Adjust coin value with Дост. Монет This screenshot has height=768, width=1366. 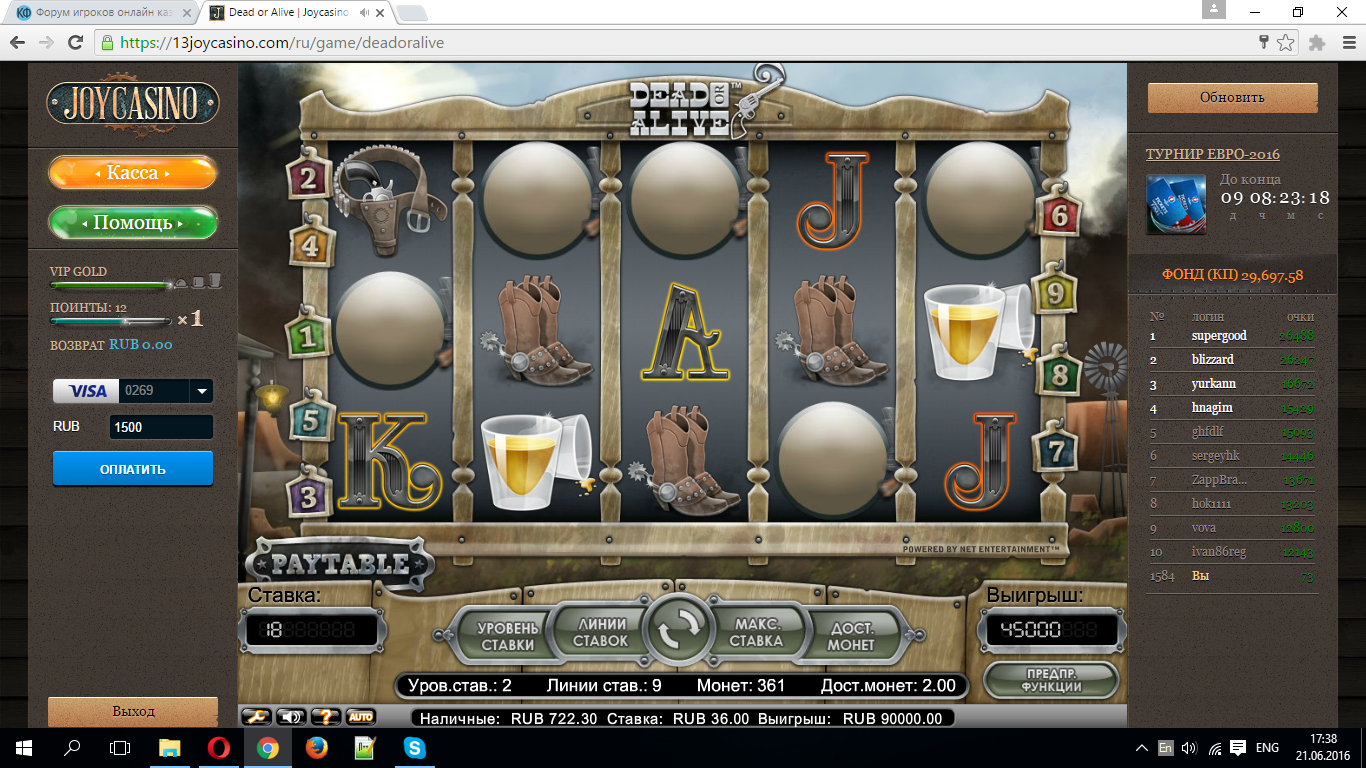851,636
